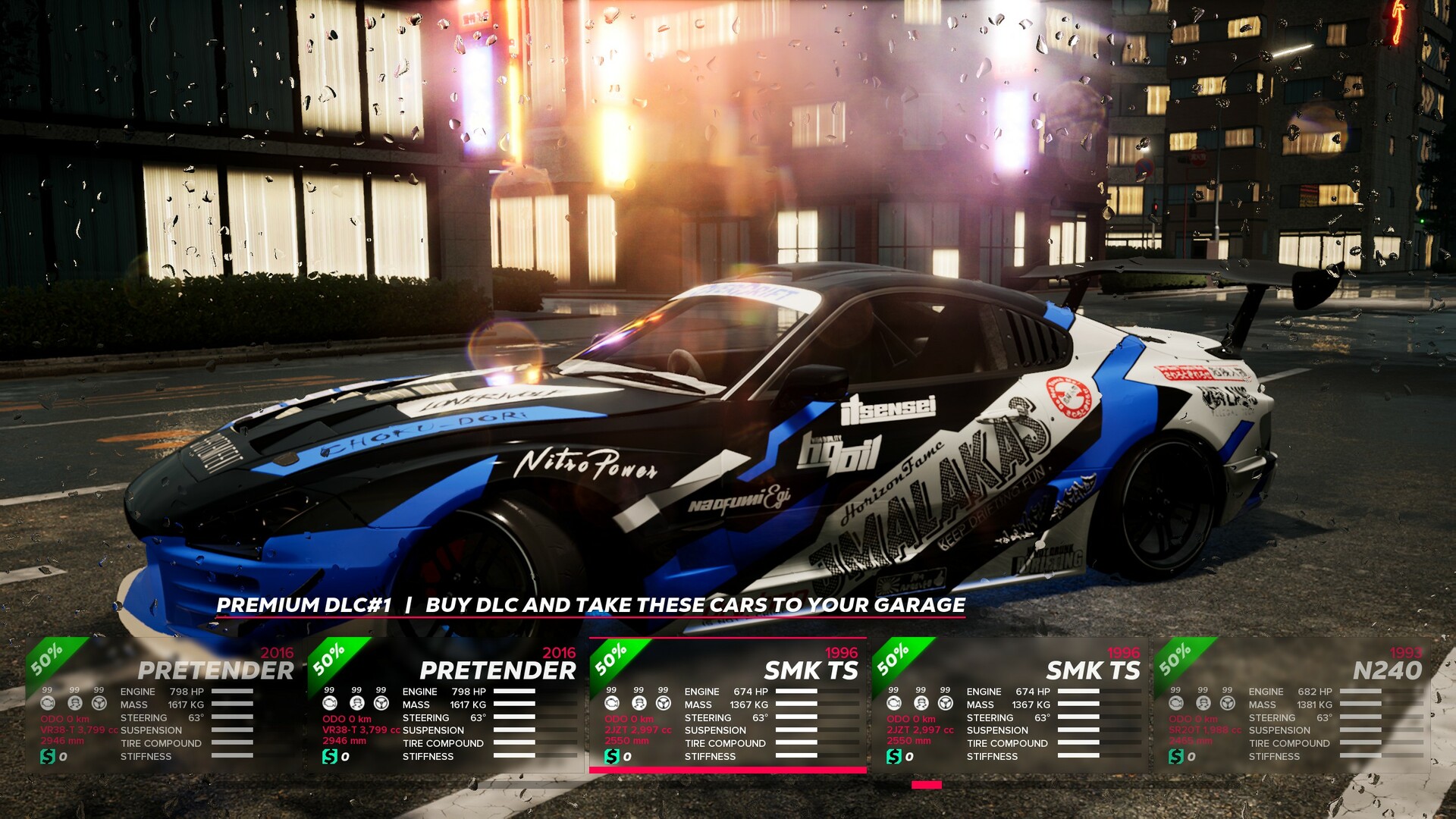This screenshot has width=1456, height=819.
Task: Select the engine rating icon on the N240 card
Action: tap(1175, 703)
